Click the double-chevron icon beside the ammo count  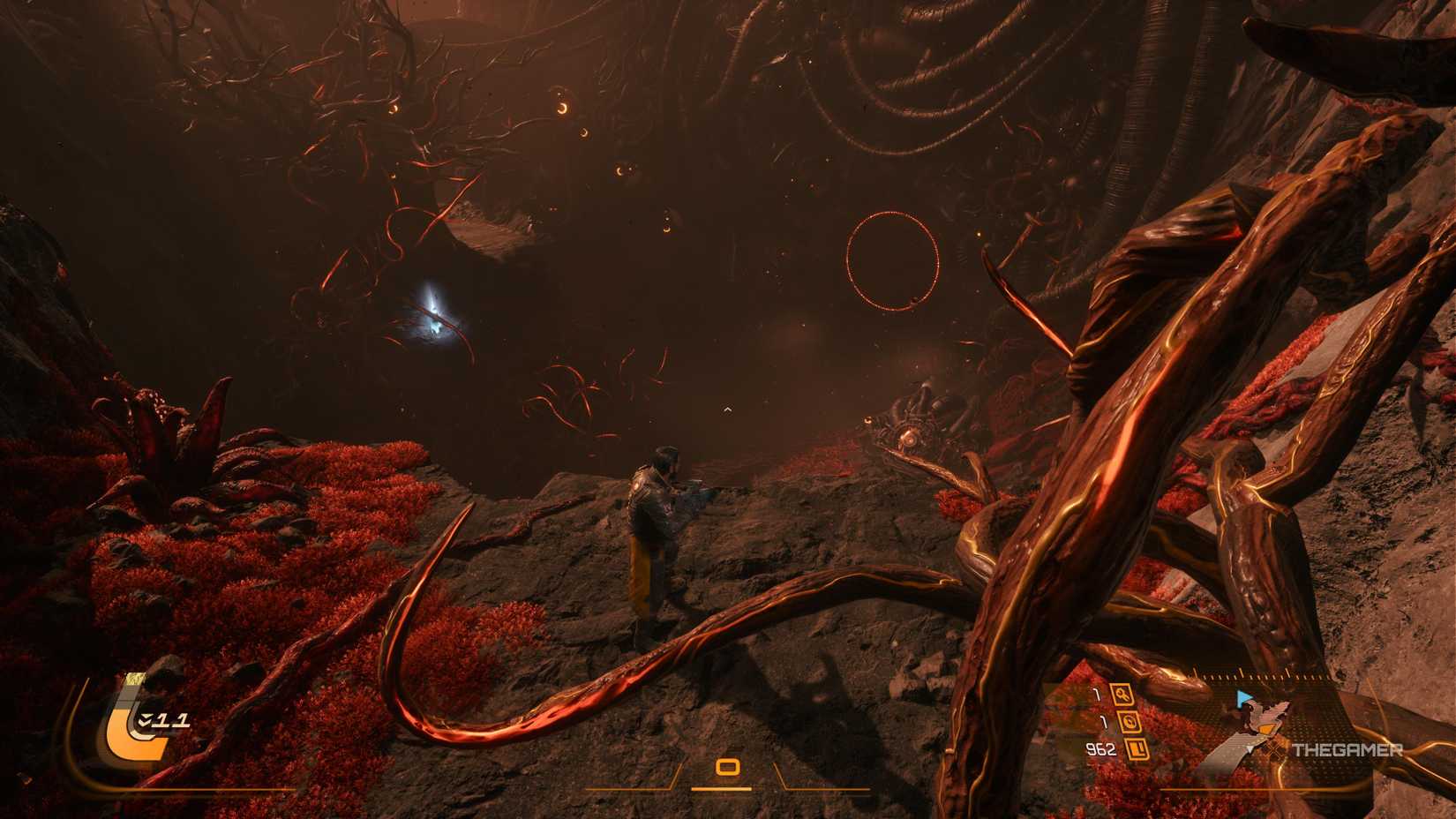146,720
